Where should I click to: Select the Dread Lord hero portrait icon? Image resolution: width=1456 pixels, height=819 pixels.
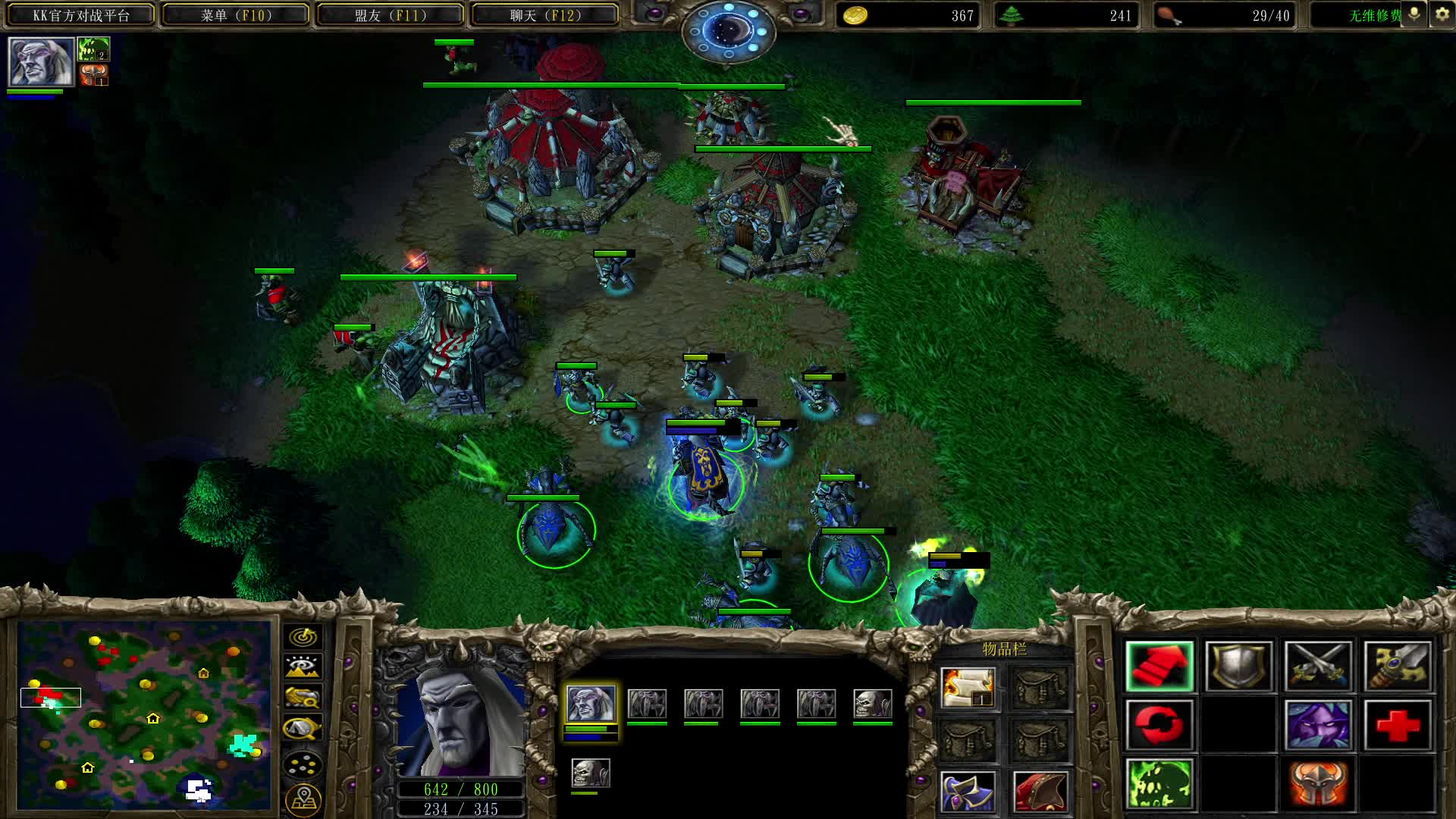[x=40, y=61]
